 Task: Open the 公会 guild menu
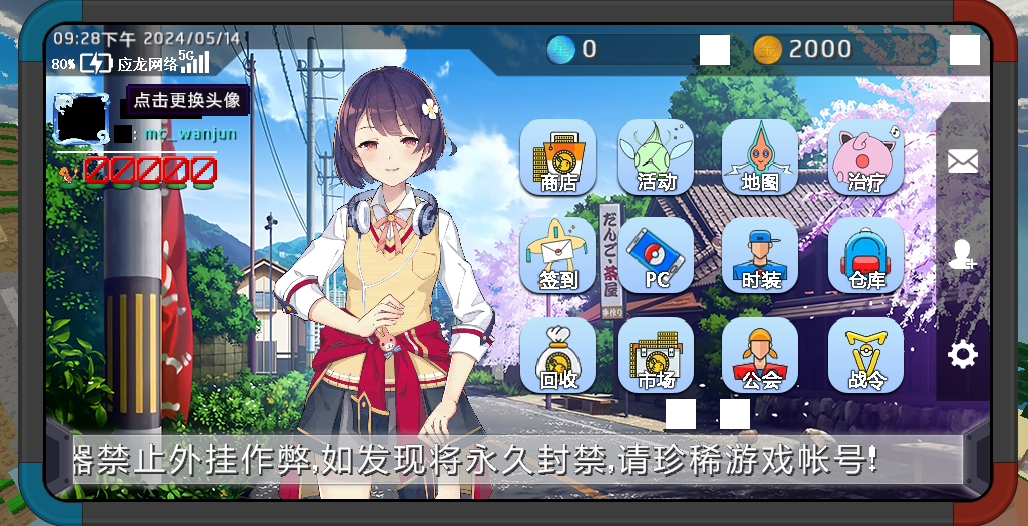(x=760, y=355)
